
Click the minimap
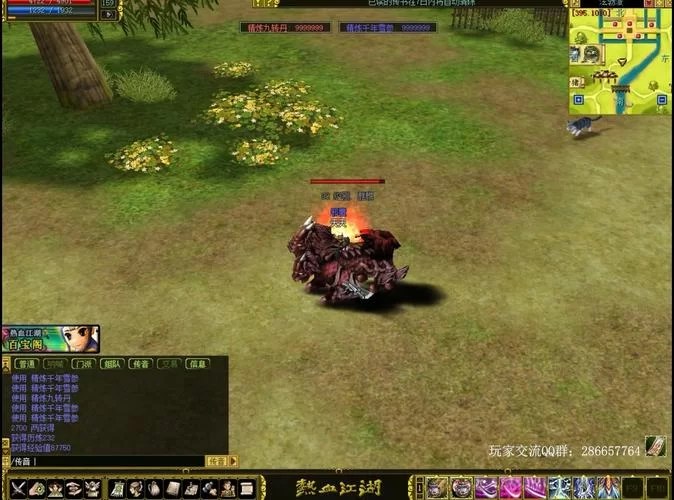point(618,62)
